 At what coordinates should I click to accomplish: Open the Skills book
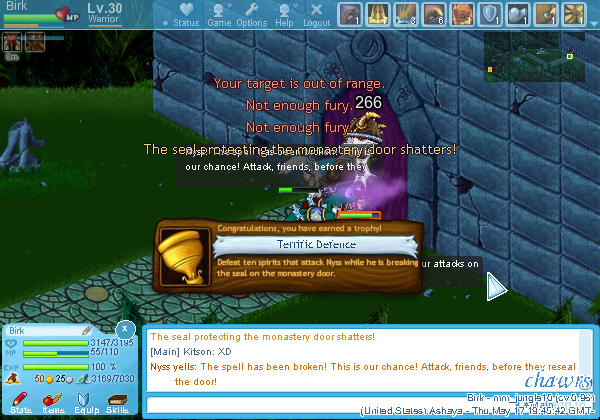pos(118,401)
